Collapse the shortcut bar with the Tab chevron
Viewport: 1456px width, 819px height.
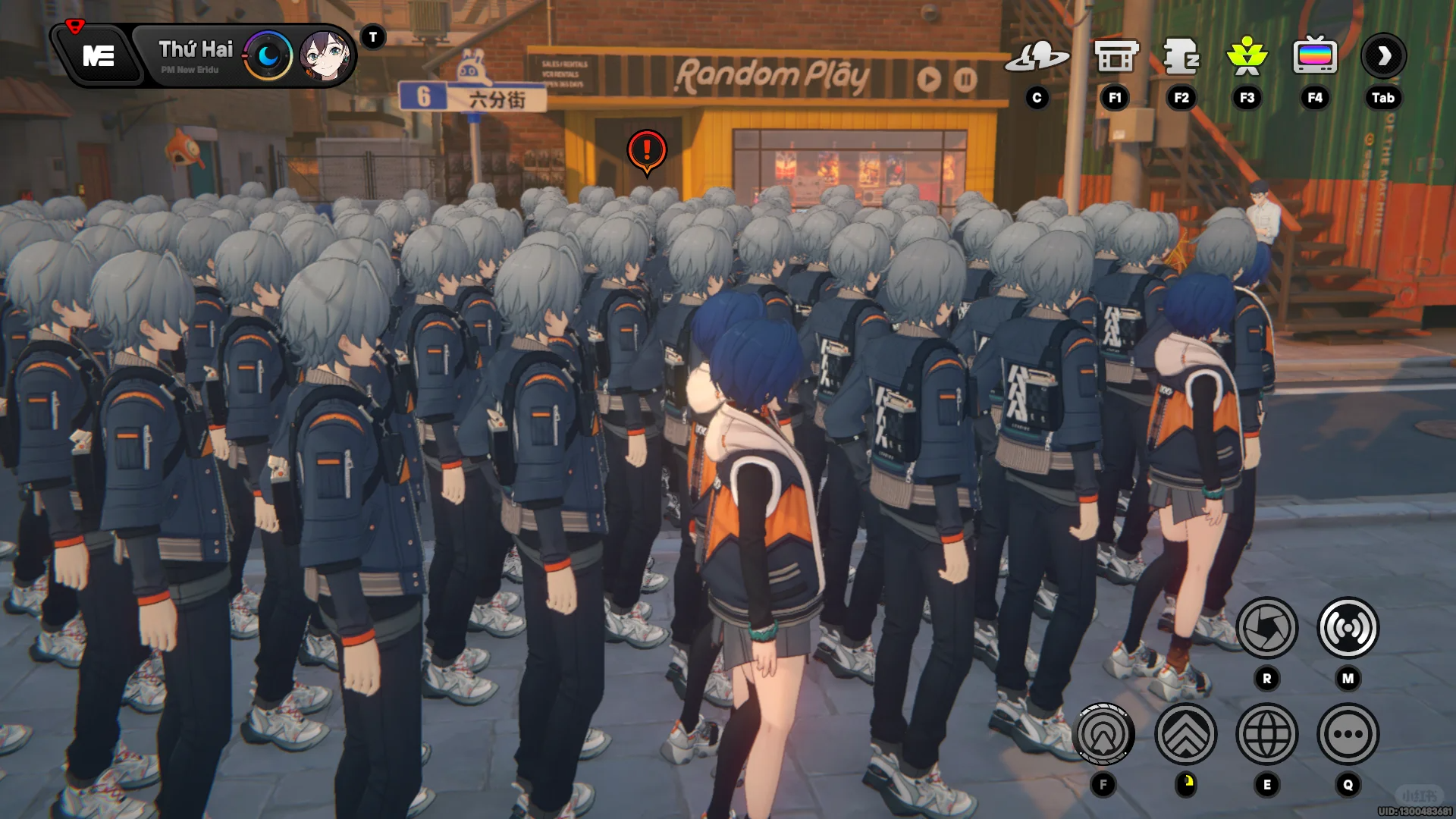click(x=1385, y=56)
